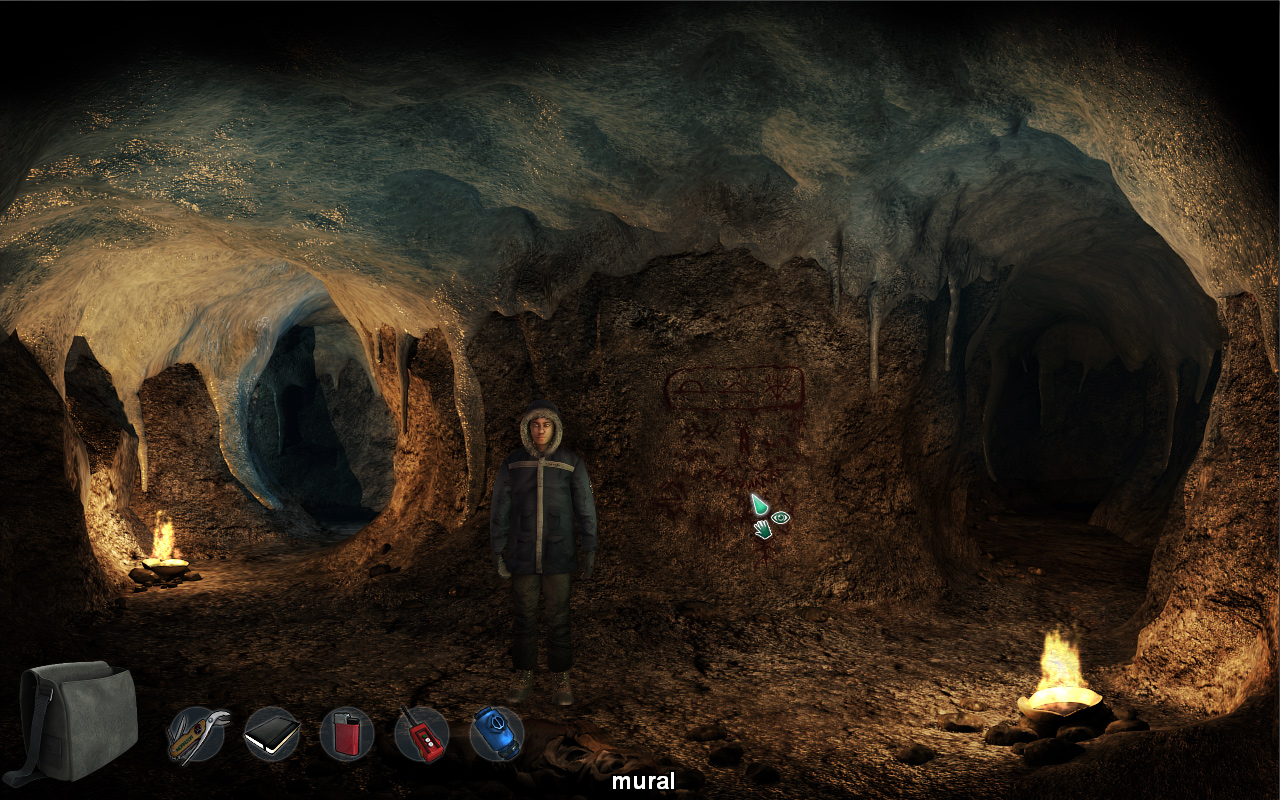Click the green arrow cursor icon

click(759, 505)
